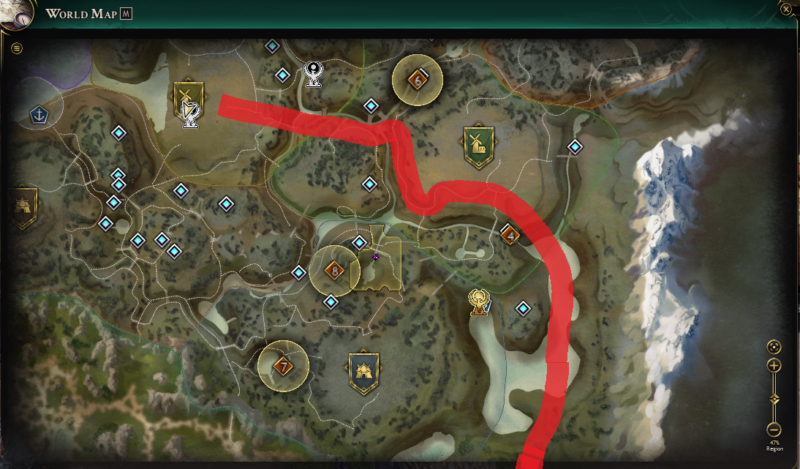800x469 pixels.
Task: Zoom in with the plus button
Action: pos(774,366)
